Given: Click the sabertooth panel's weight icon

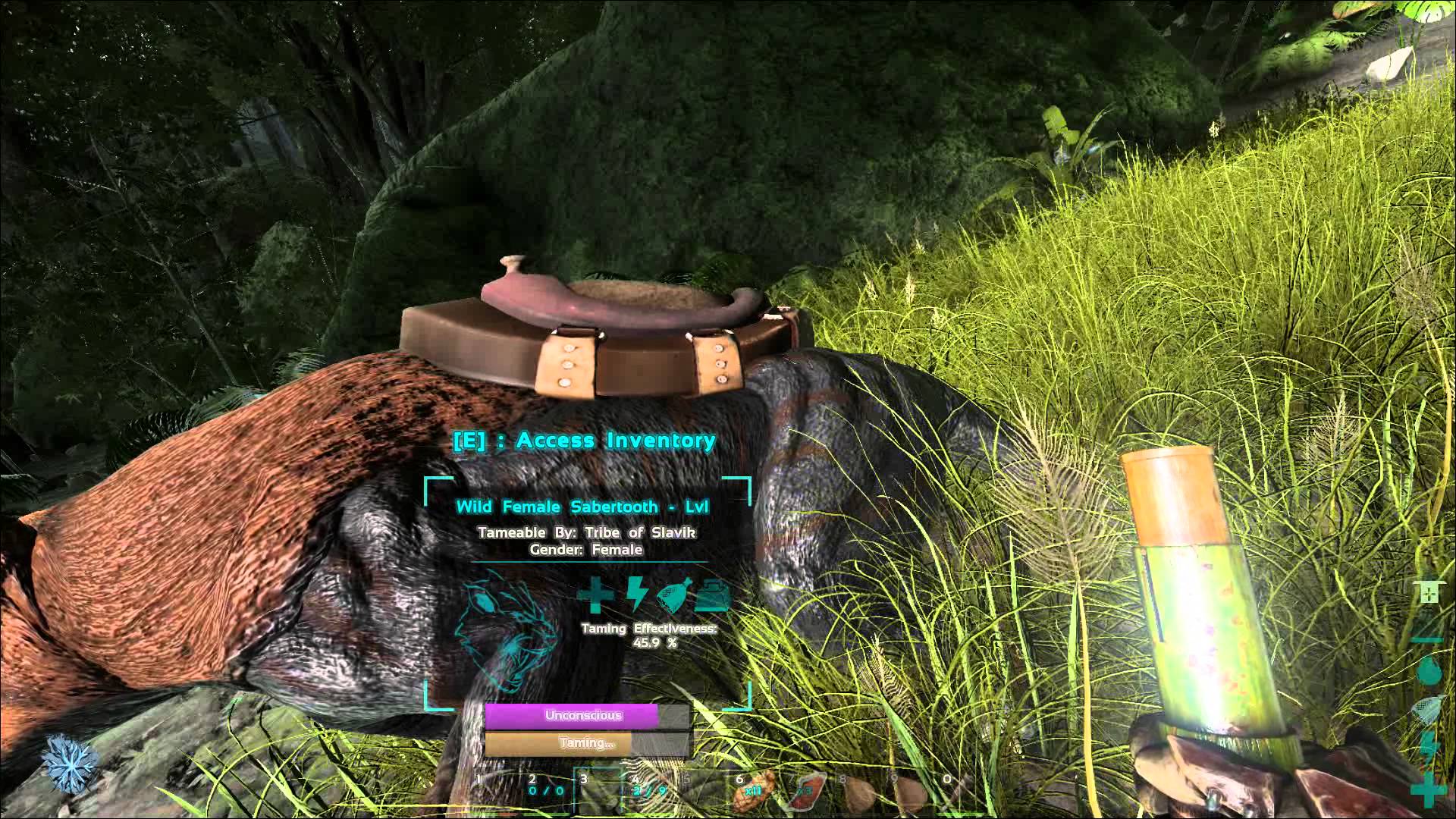Looking at the screenshot, I should 711,595.
